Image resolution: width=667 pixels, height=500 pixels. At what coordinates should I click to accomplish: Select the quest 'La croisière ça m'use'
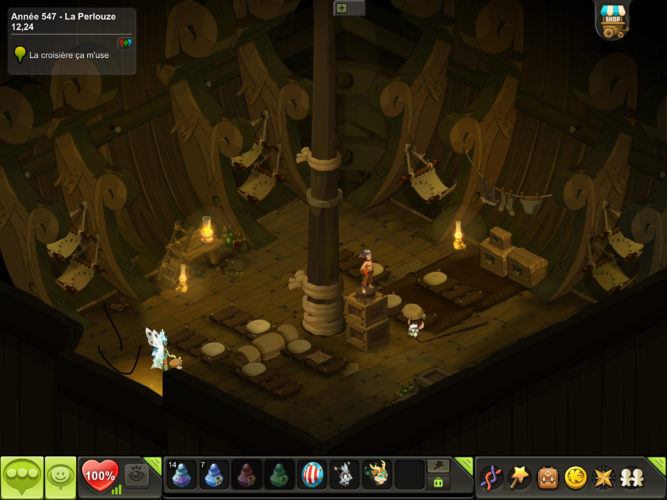(68, 55)
